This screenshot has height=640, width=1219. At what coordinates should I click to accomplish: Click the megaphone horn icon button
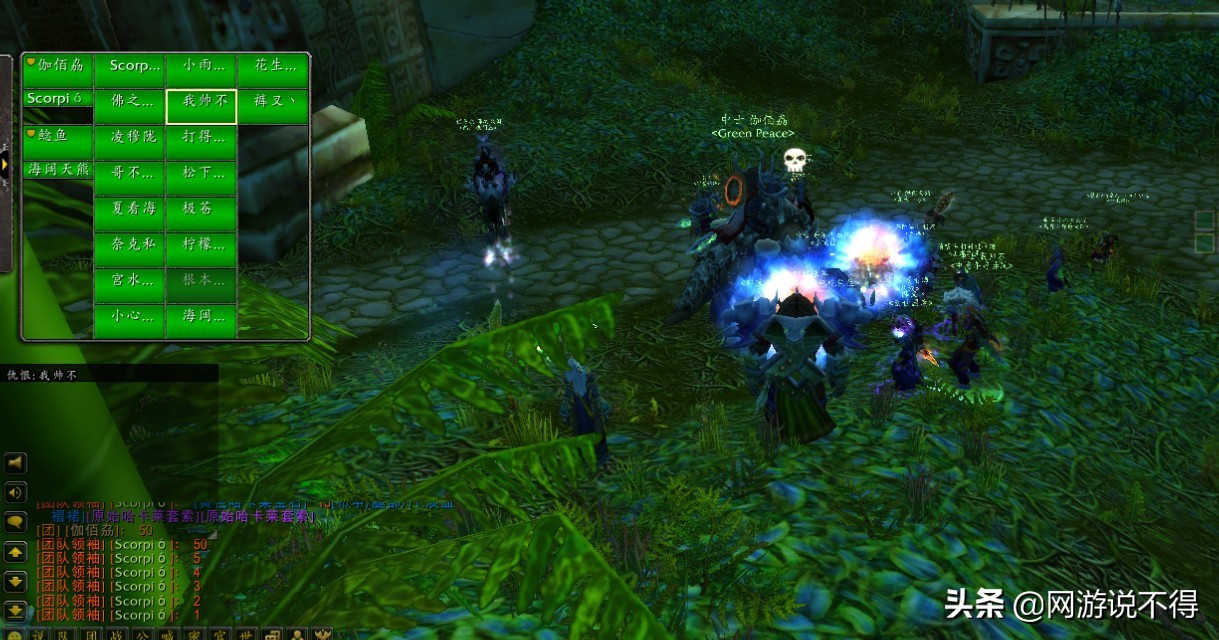pyautogui.click(x=16, y=463)
